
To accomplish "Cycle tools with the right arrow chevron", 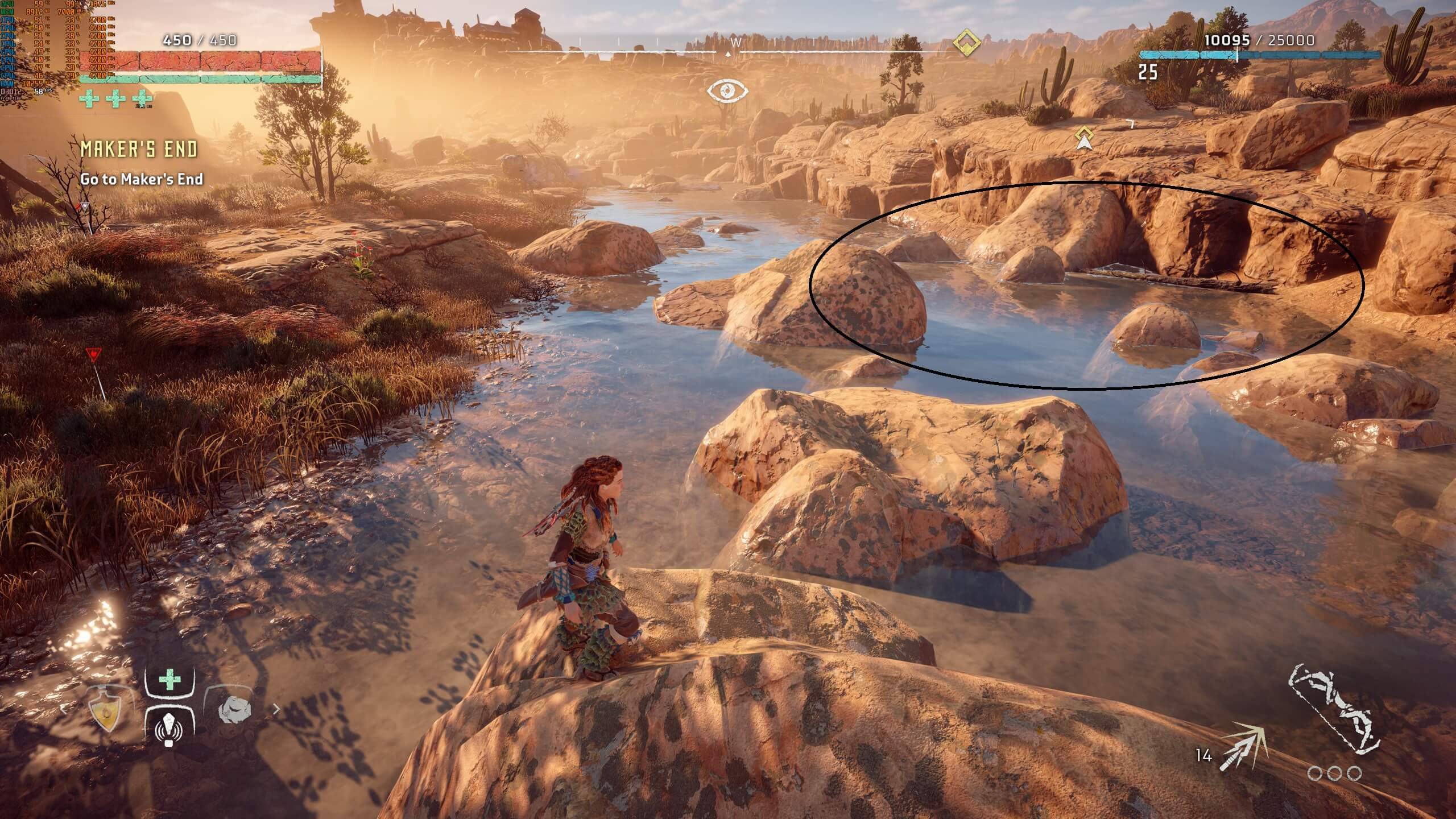I will pos(277,709).
